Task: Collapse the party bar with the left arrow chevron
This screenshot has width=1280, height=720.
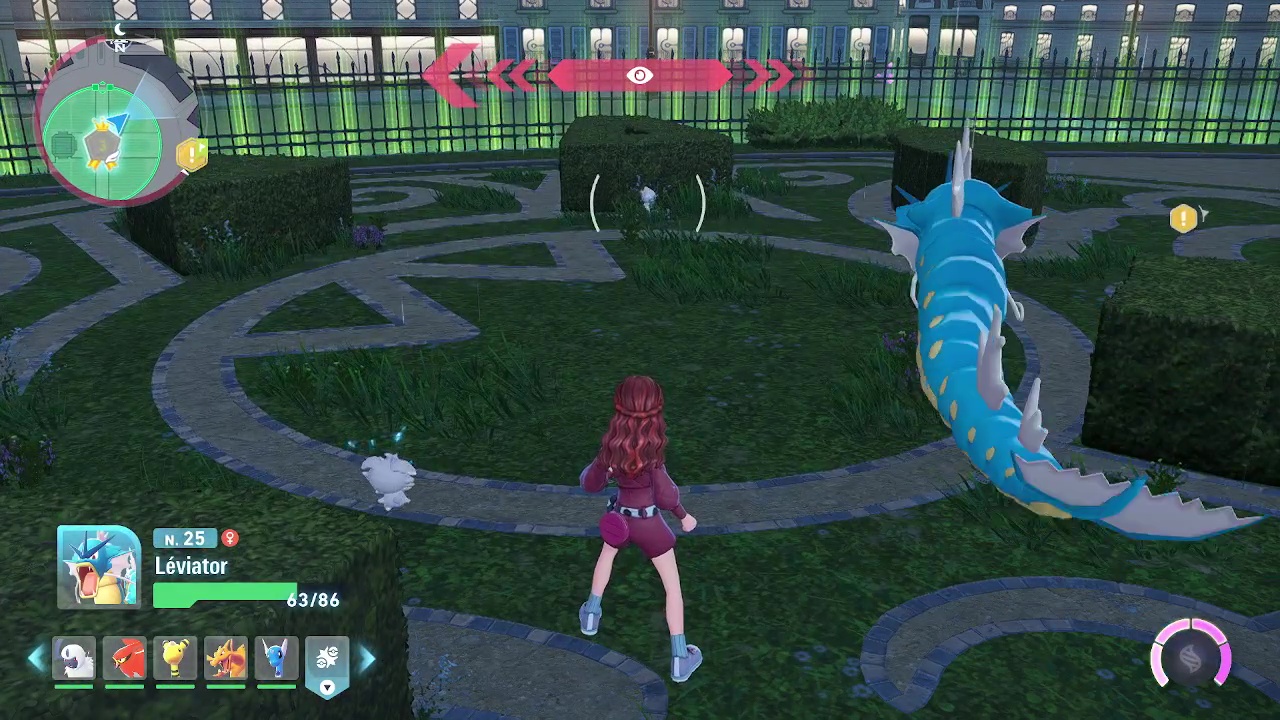Action: point(36,658)
